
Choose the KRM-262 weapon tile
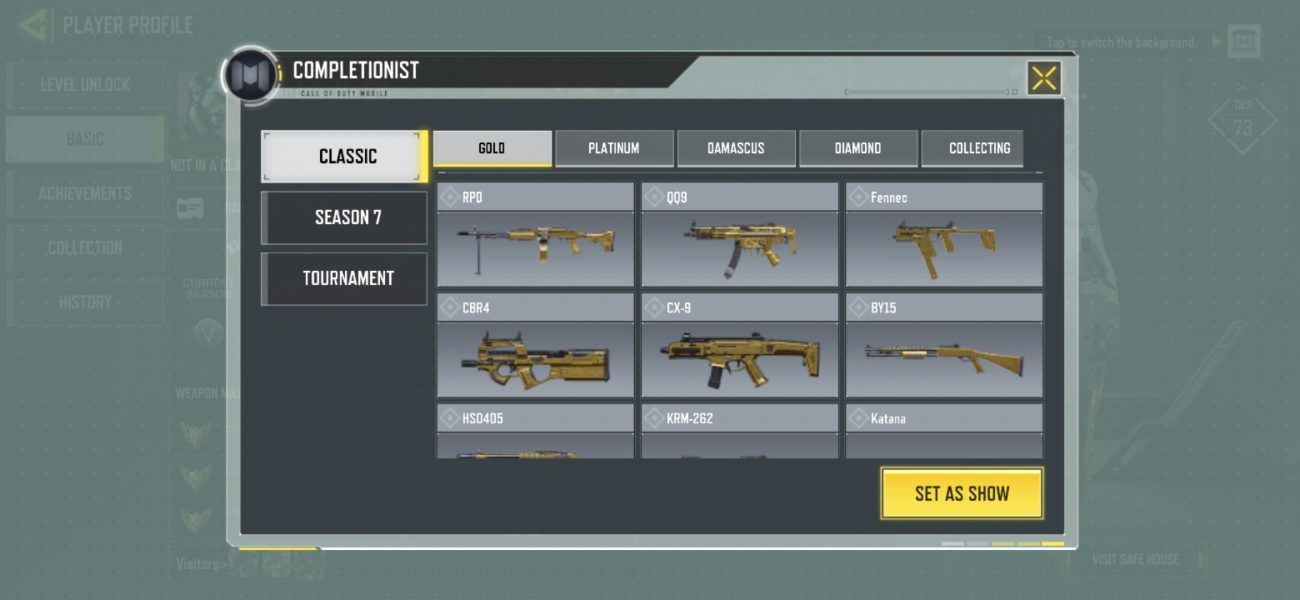[740, 432]
